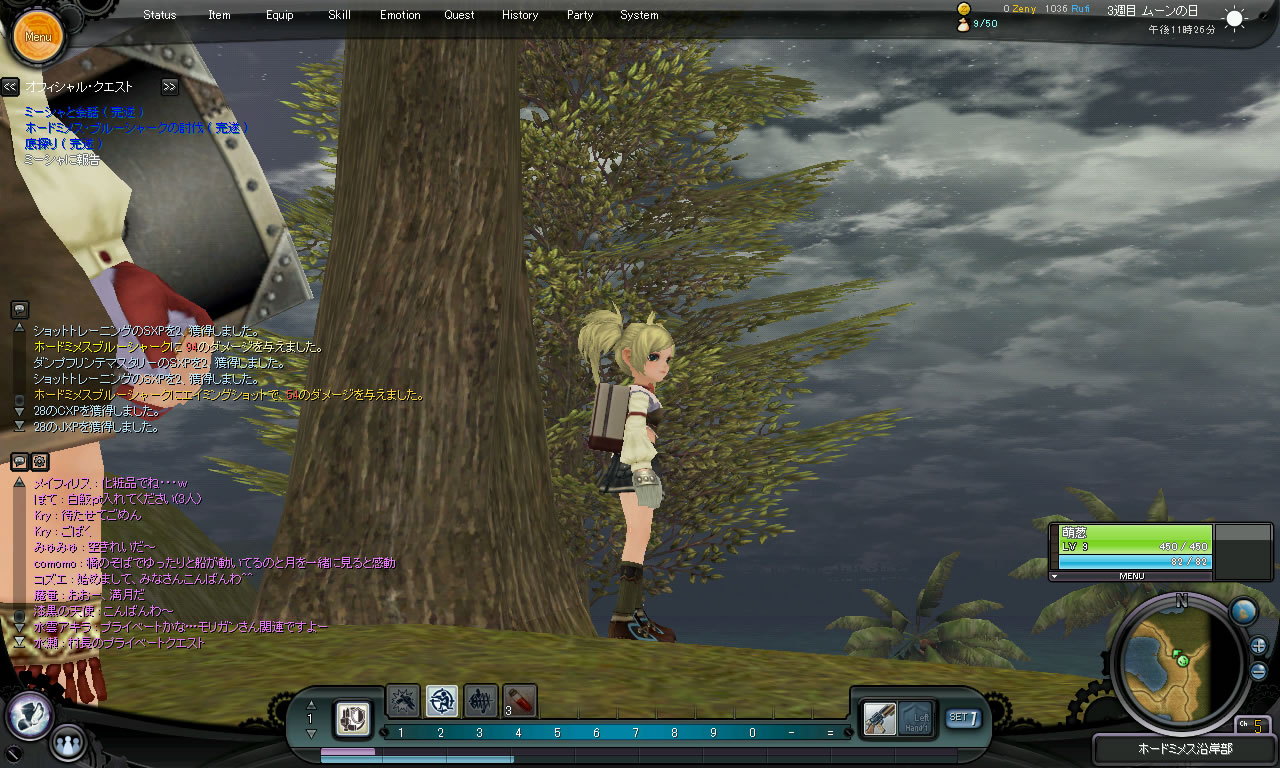Open the Equip menu
The width and height of the screenshot is (1280, 768).
click(x=280, y=15)
